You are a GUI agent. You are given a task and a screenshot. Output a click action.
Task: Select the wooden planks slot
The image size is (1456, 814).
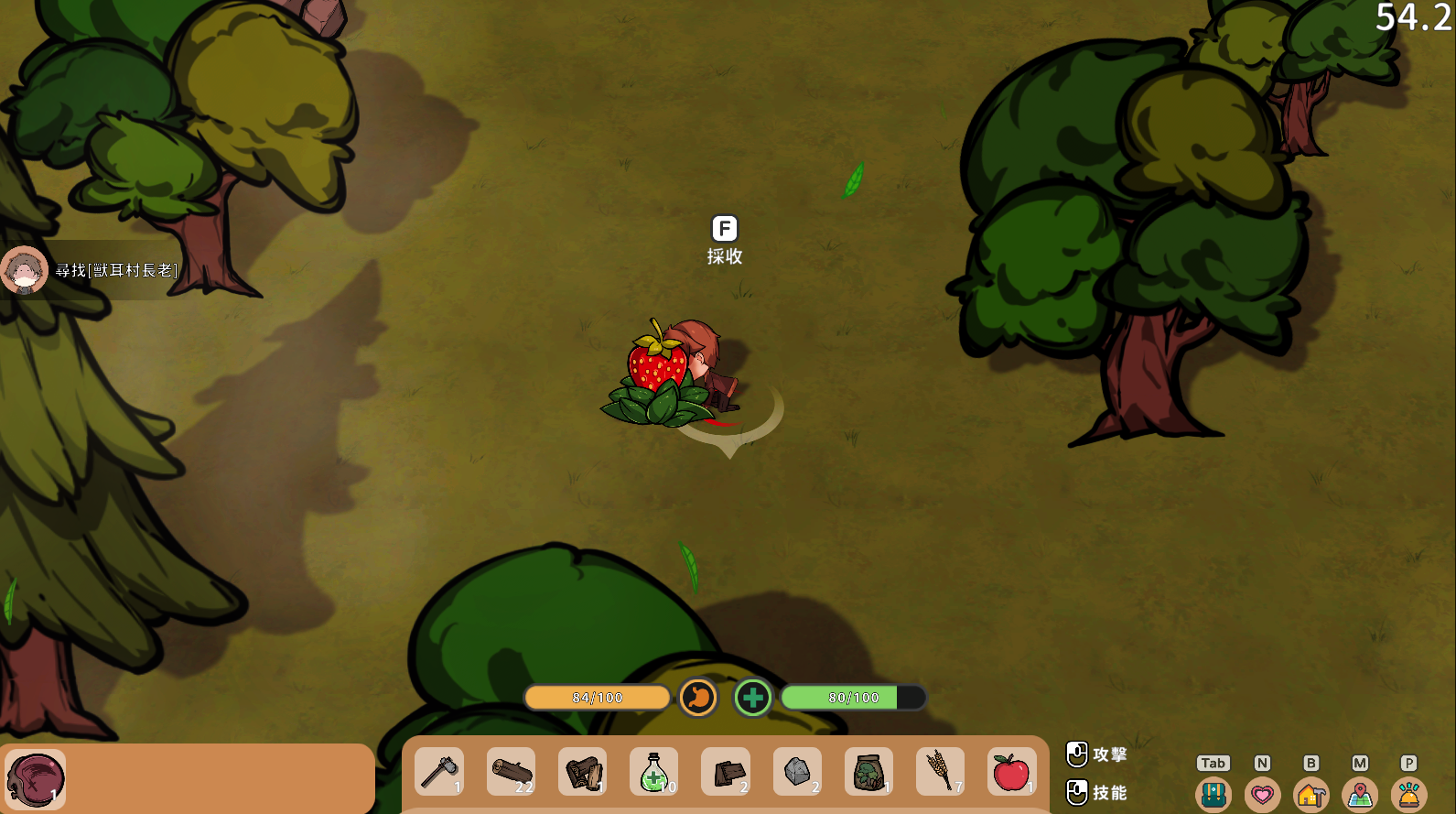pyautogui.click(x=726, y=772)
